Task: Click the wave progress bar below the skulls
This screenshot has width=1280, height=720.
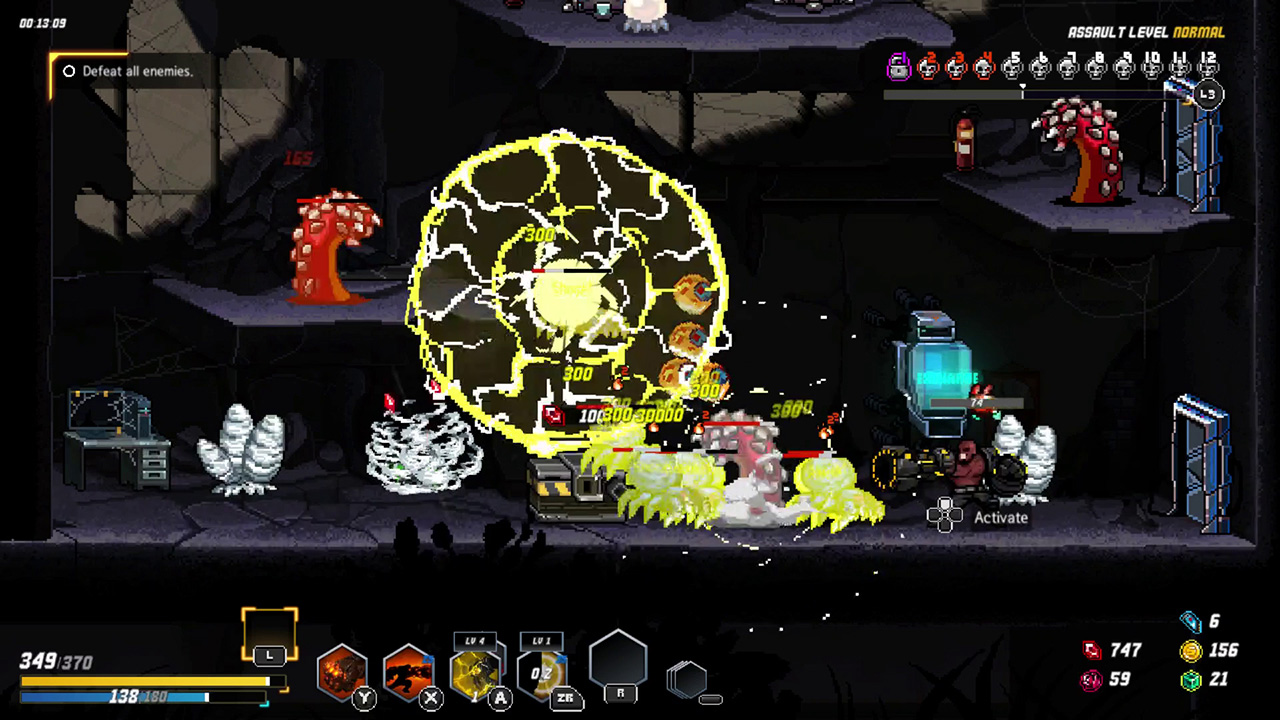Action: click(x=1020, y=93)
